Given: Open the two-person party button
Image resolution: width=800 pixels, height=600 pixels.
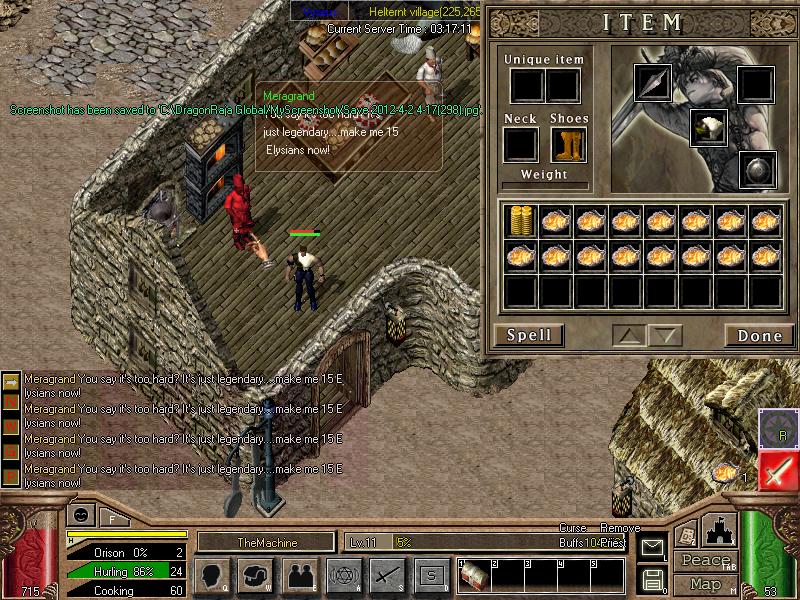Looking at the screenshot, I should tap(299, 575).
